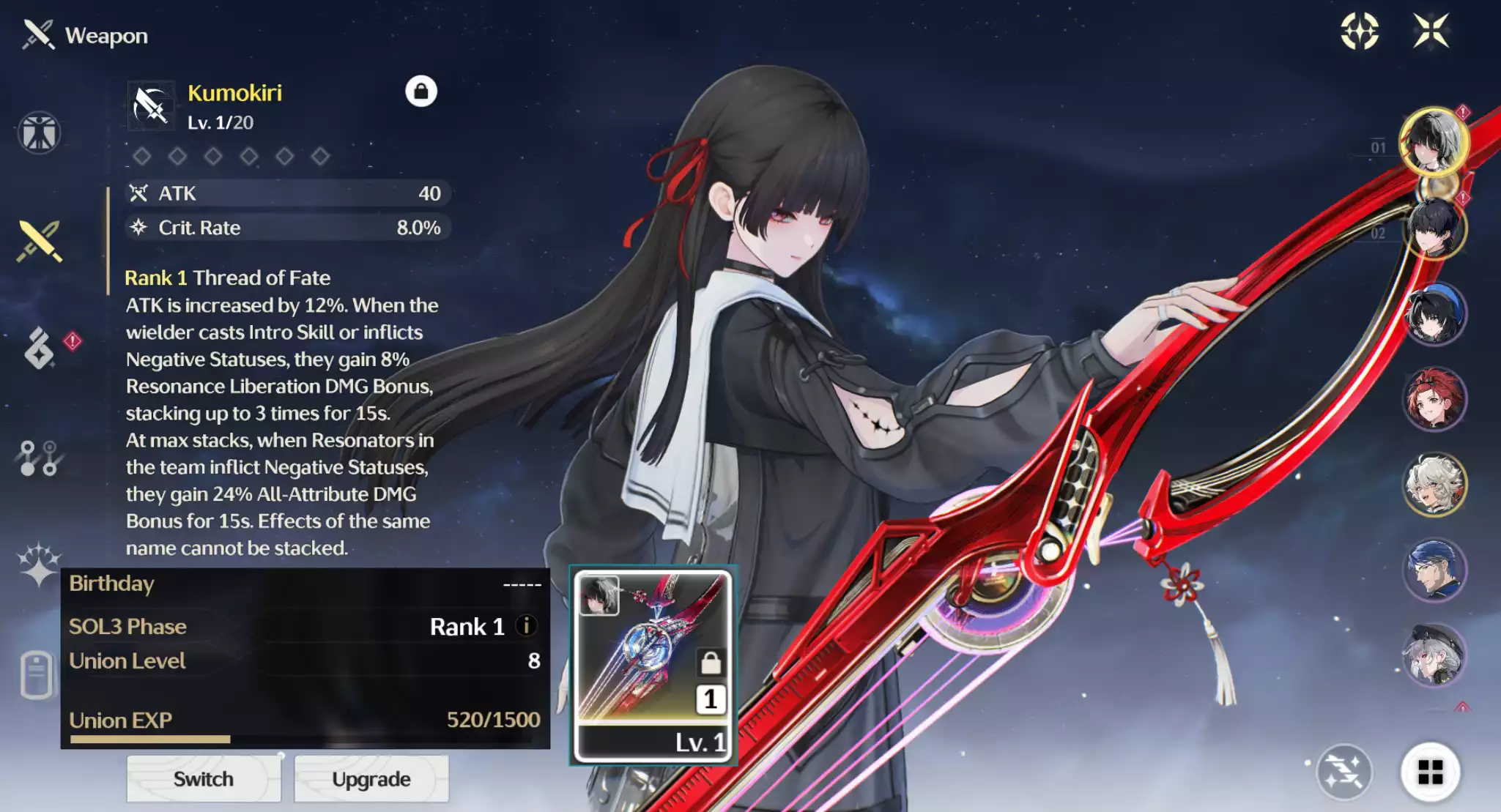The image size is (1501, 812).
Task: Switch to the sparkle resonance chain tab
Action: (38, 565)
